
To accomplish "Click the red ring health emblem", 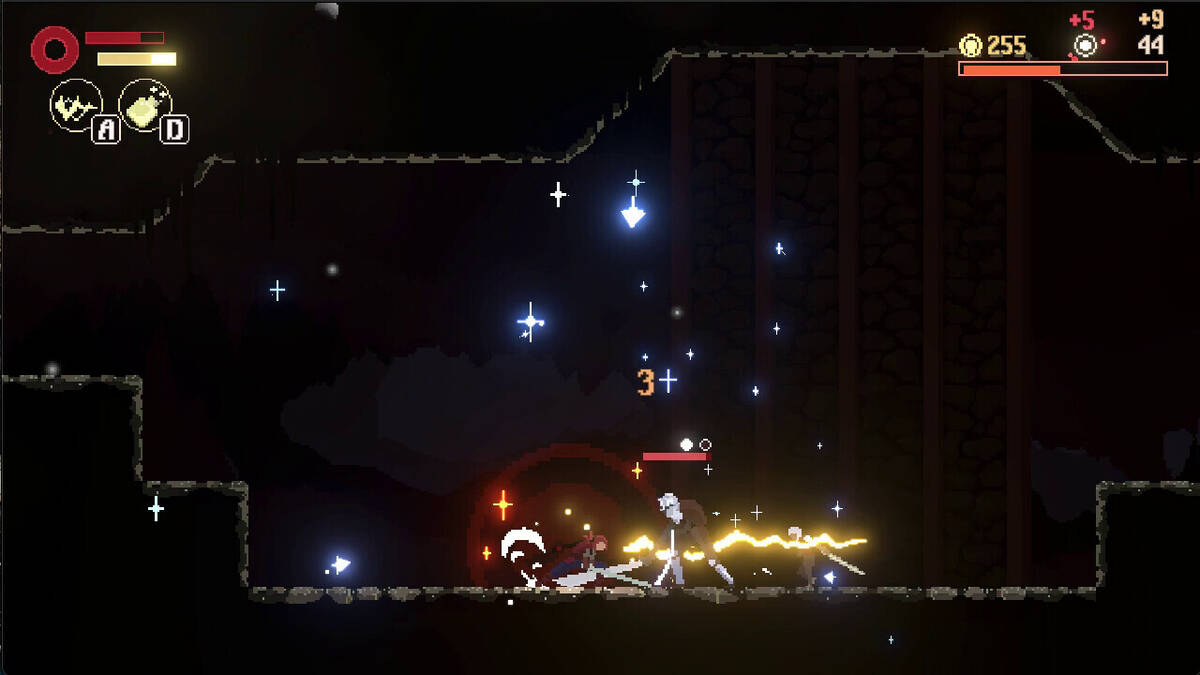I will [54, 49].
